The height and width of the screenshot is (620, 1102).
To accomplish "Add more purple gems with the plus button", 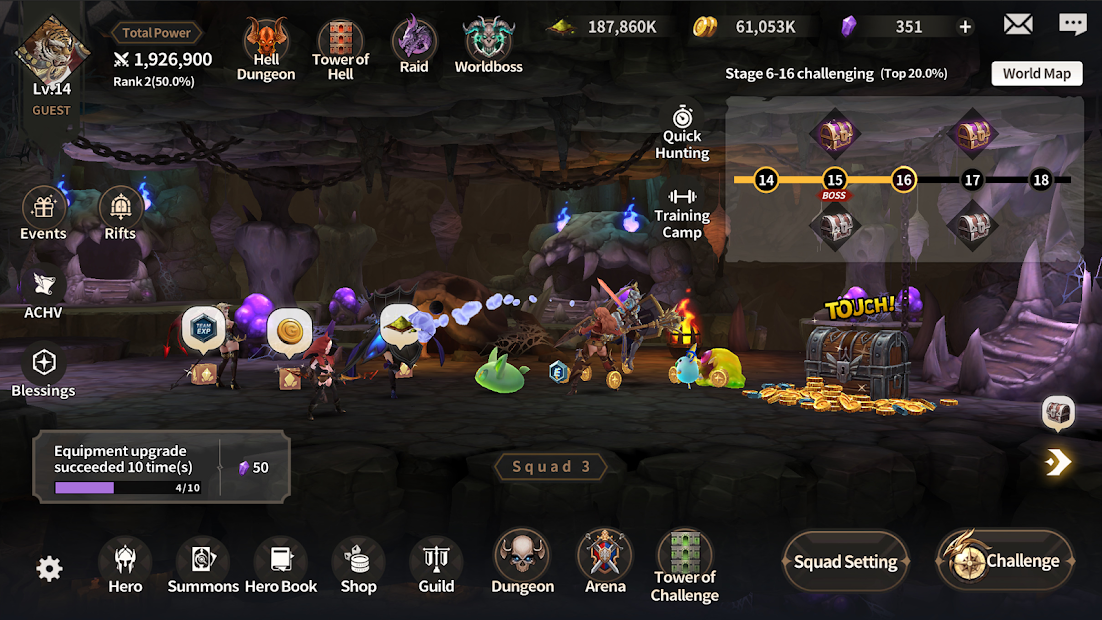I will [965, 27].
